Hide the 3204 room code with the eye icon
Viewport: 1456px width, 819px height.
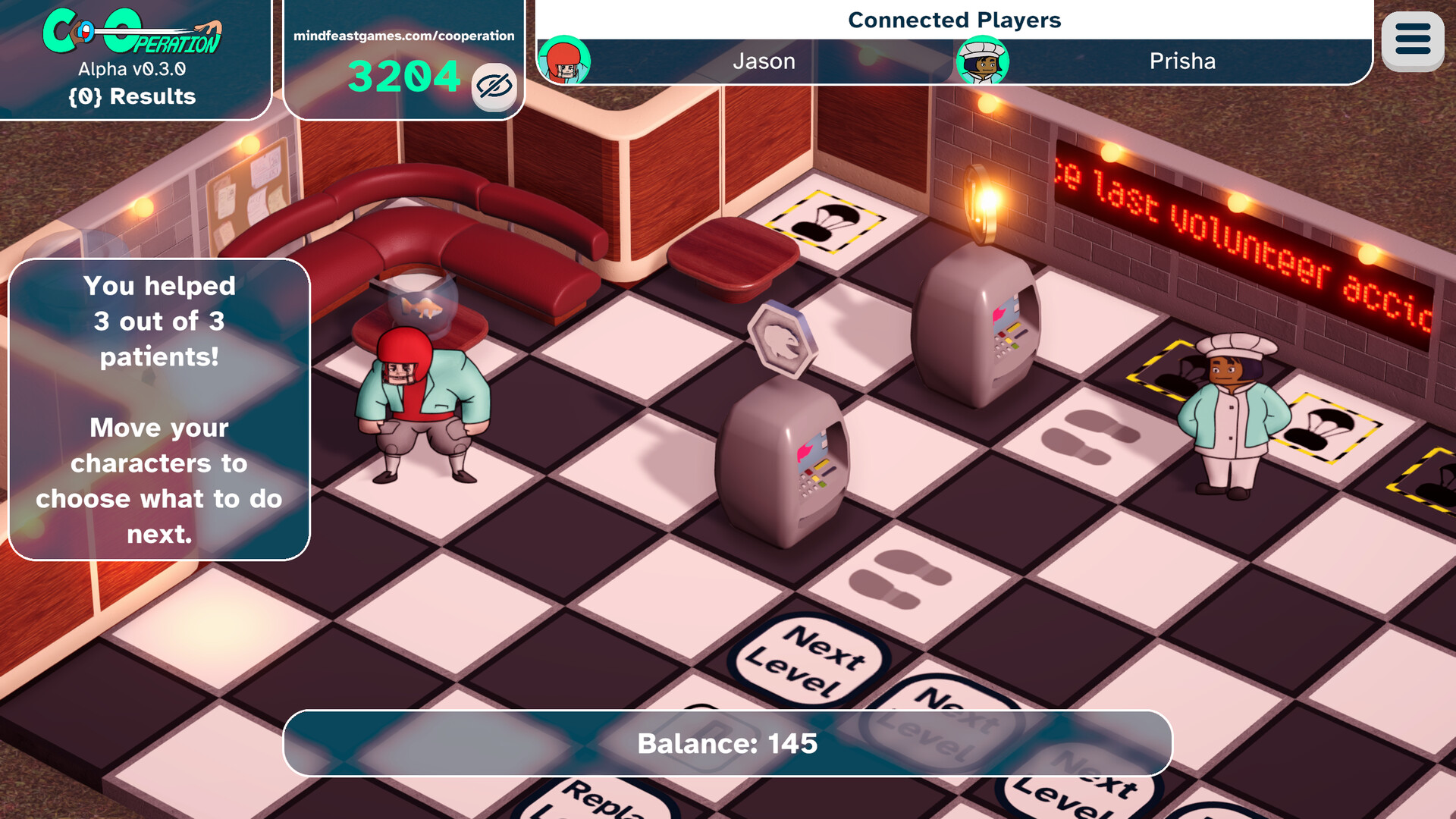pos(493,86)
